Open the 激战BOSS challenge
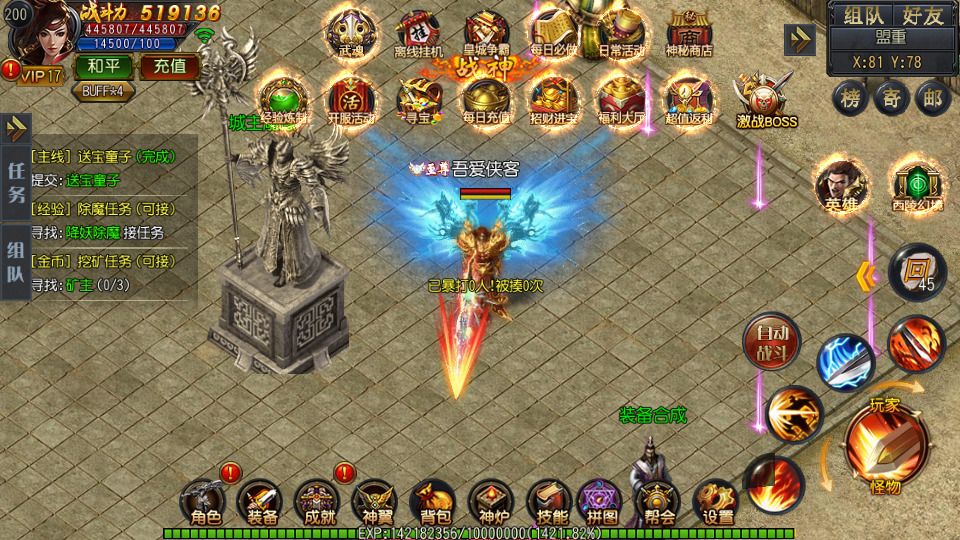Screen dimensions: 960x540 coord(766,102)
